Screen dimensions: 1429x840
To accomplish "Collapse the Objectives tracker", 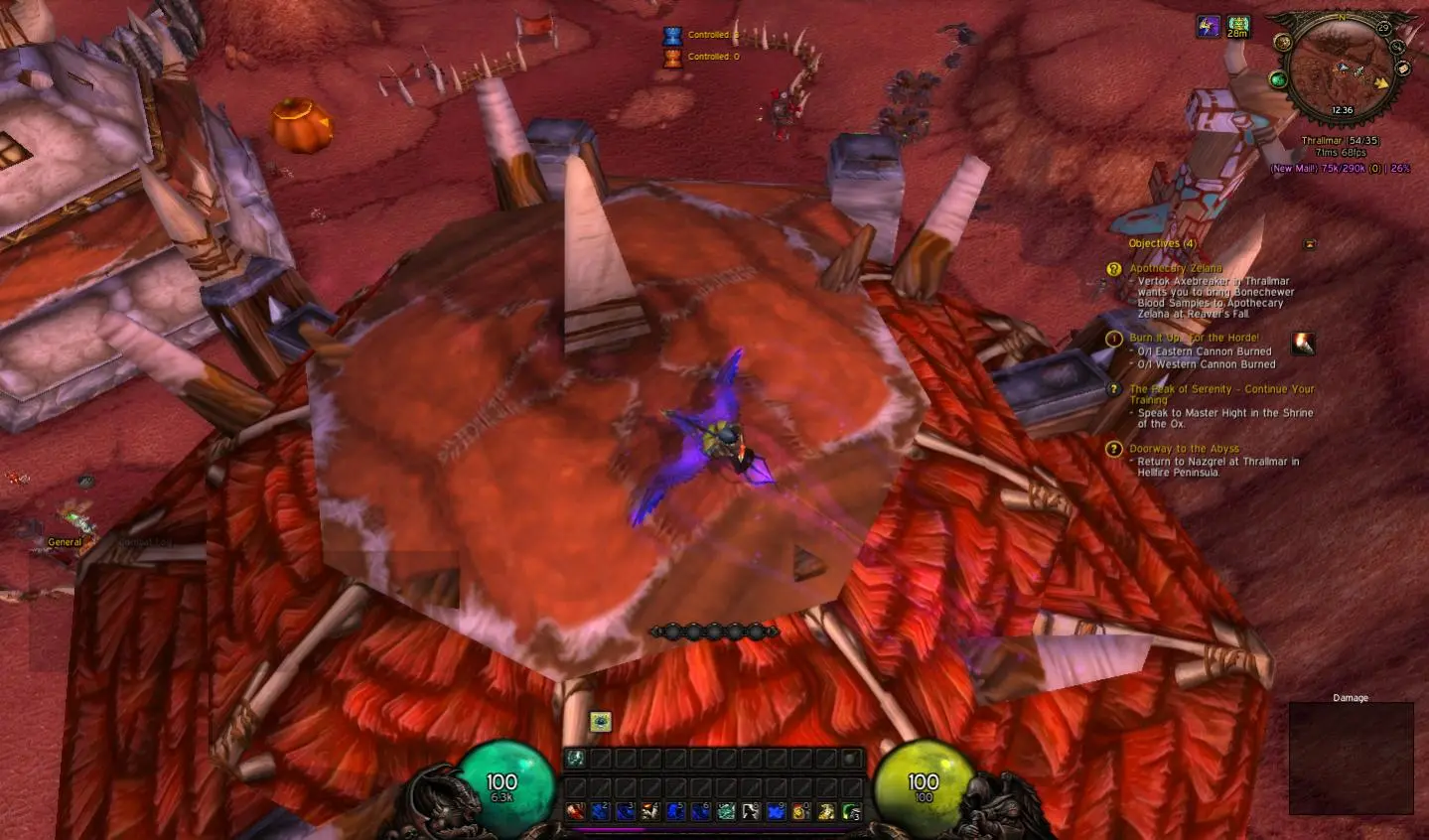I will click(x=1310, y=244).
